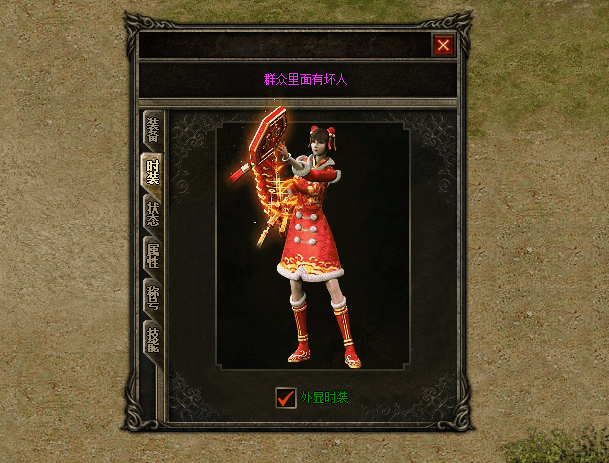Close the character panel with the X
The width and height of the screenshot is (609, 463).
click(444, 45)
